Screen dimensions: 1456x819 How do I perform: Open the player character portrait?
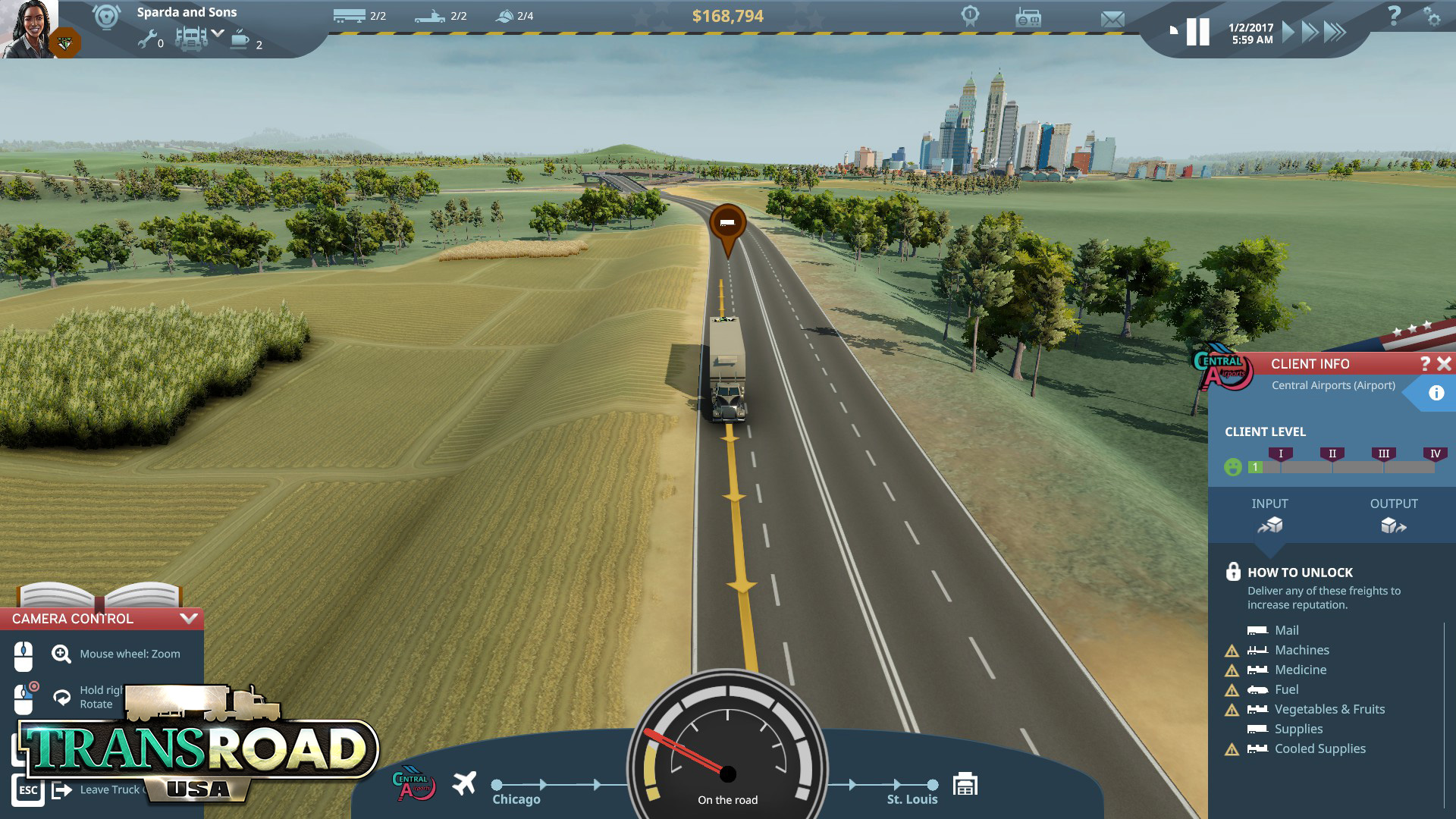tap(29, 29)
